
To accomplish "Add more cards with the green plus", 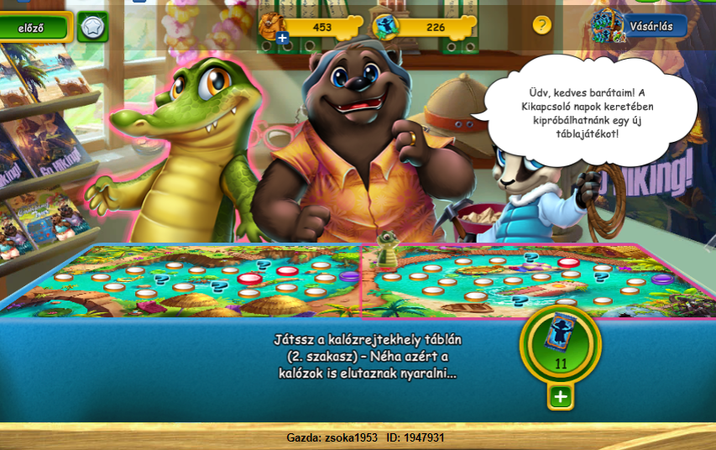I will coord(560,397).
